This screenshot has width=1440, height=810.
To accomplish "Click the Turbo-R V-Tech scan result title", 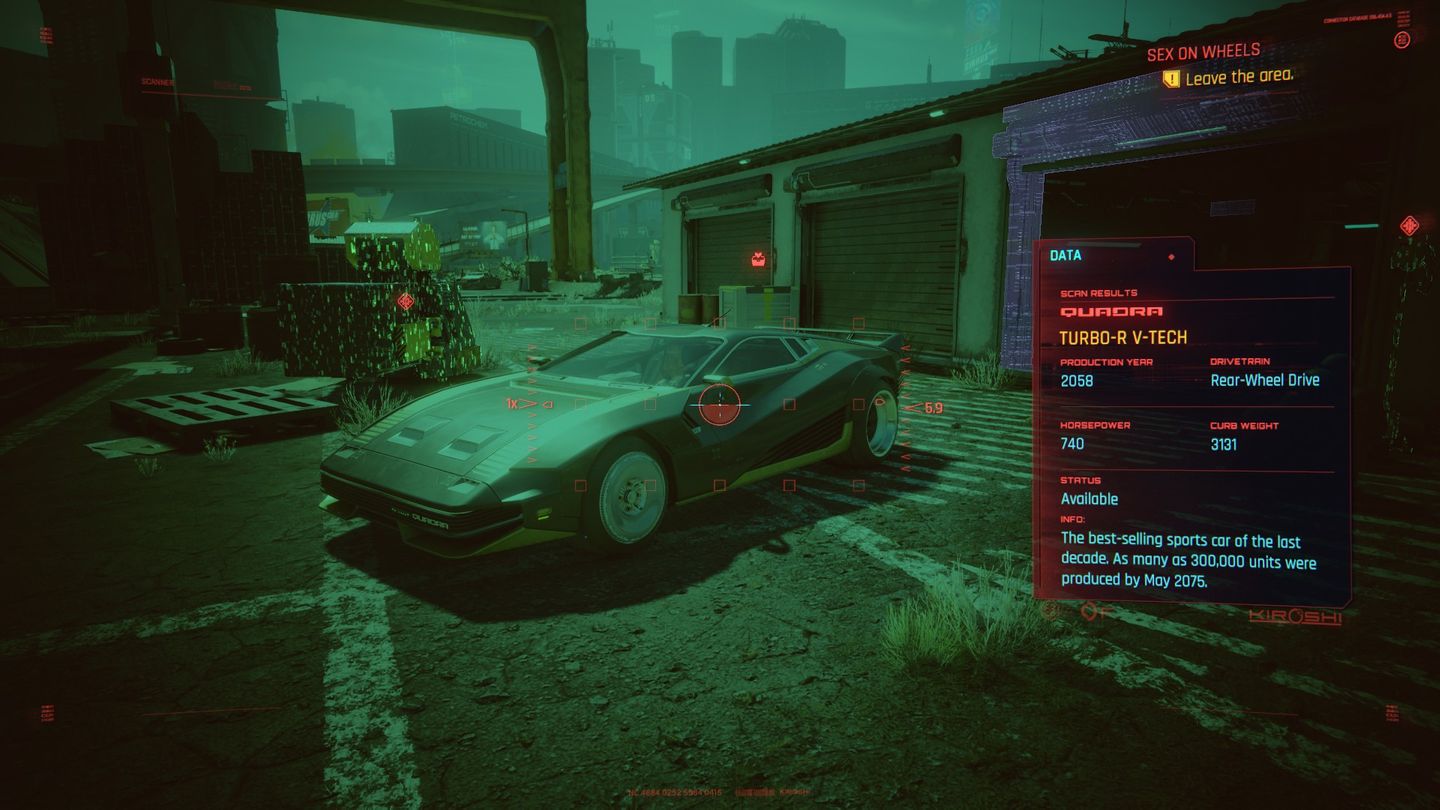I will (x=1123, y=338).
